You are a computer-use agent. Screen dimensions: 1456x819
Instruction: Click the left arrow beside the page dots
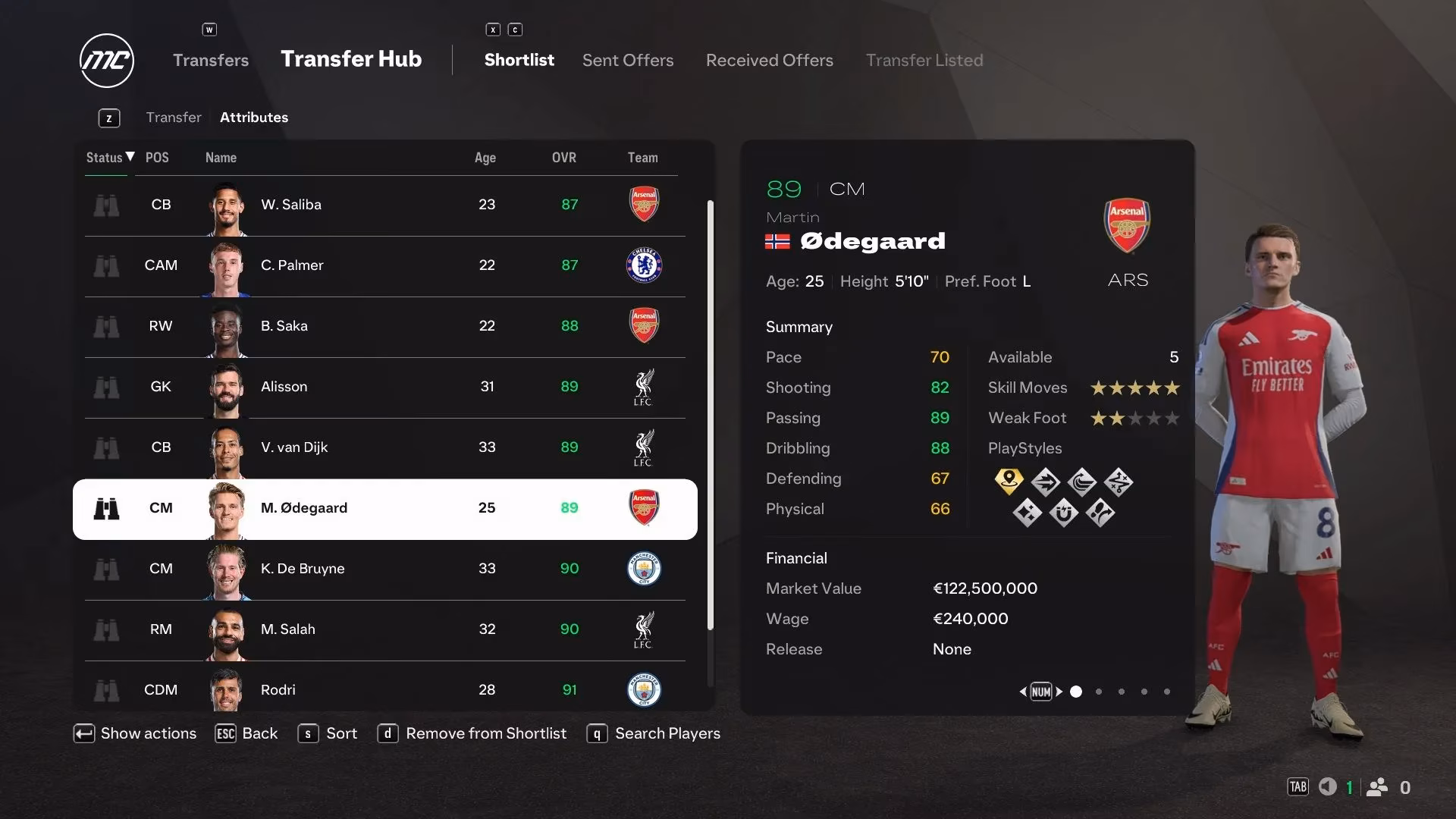click(x=1024, y=691)
